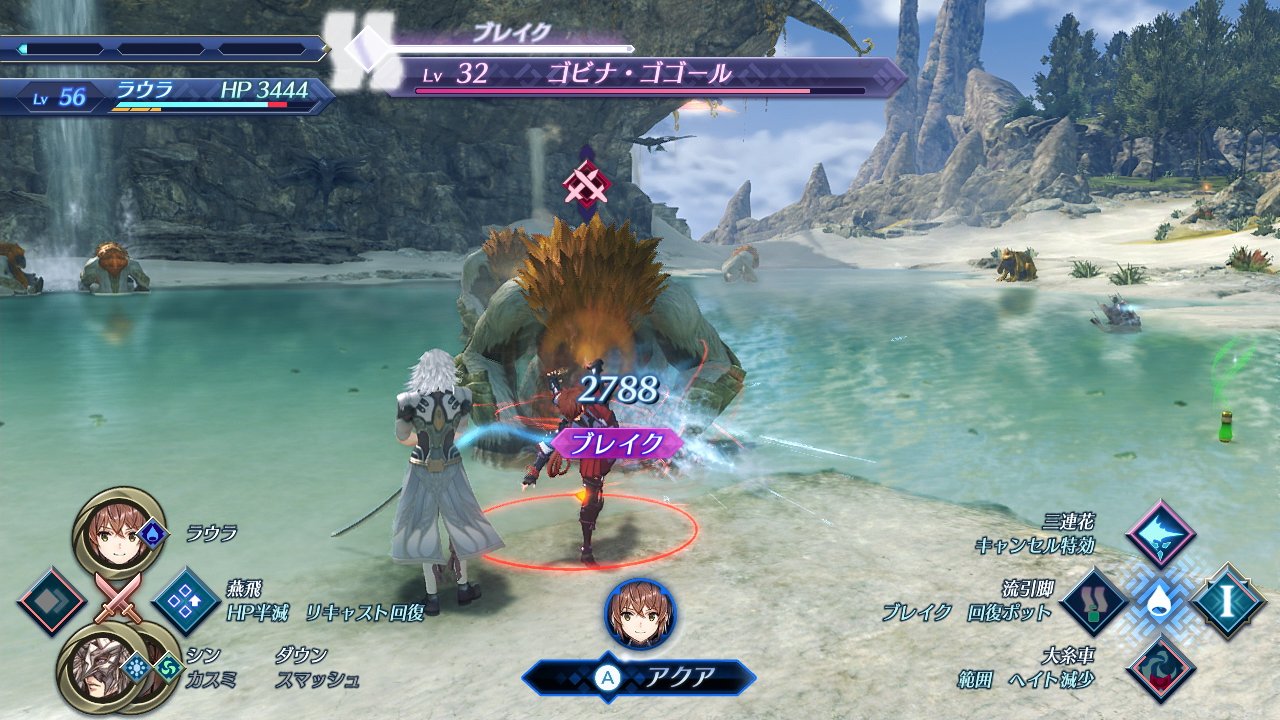Use the 燕飛 switch art icon
The image size is (1280, 720).
186,602
